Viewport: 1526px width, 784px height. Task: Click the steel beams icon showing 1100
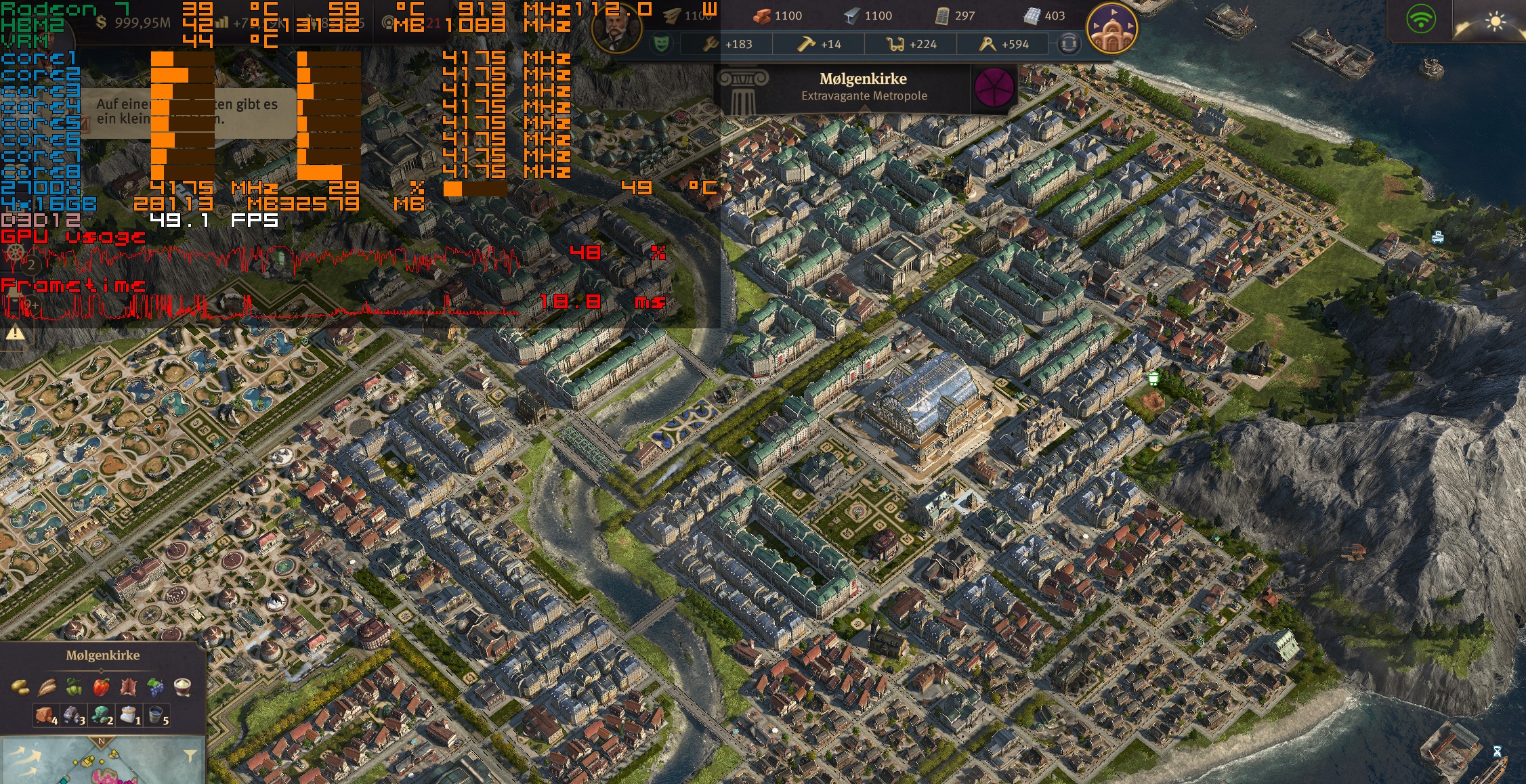[853, 16]
